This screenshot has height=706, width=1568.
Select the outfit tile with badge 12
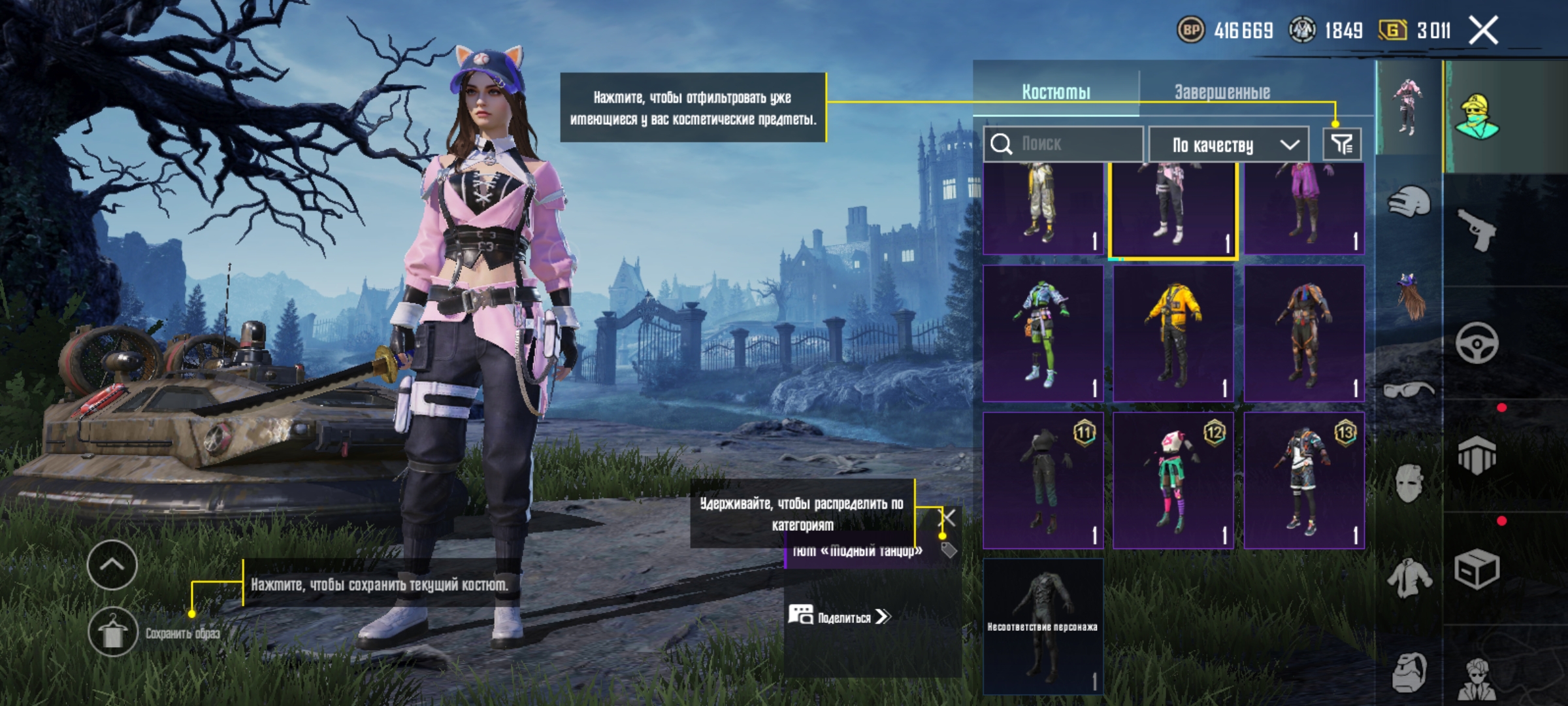click(x=1173, y=480)
